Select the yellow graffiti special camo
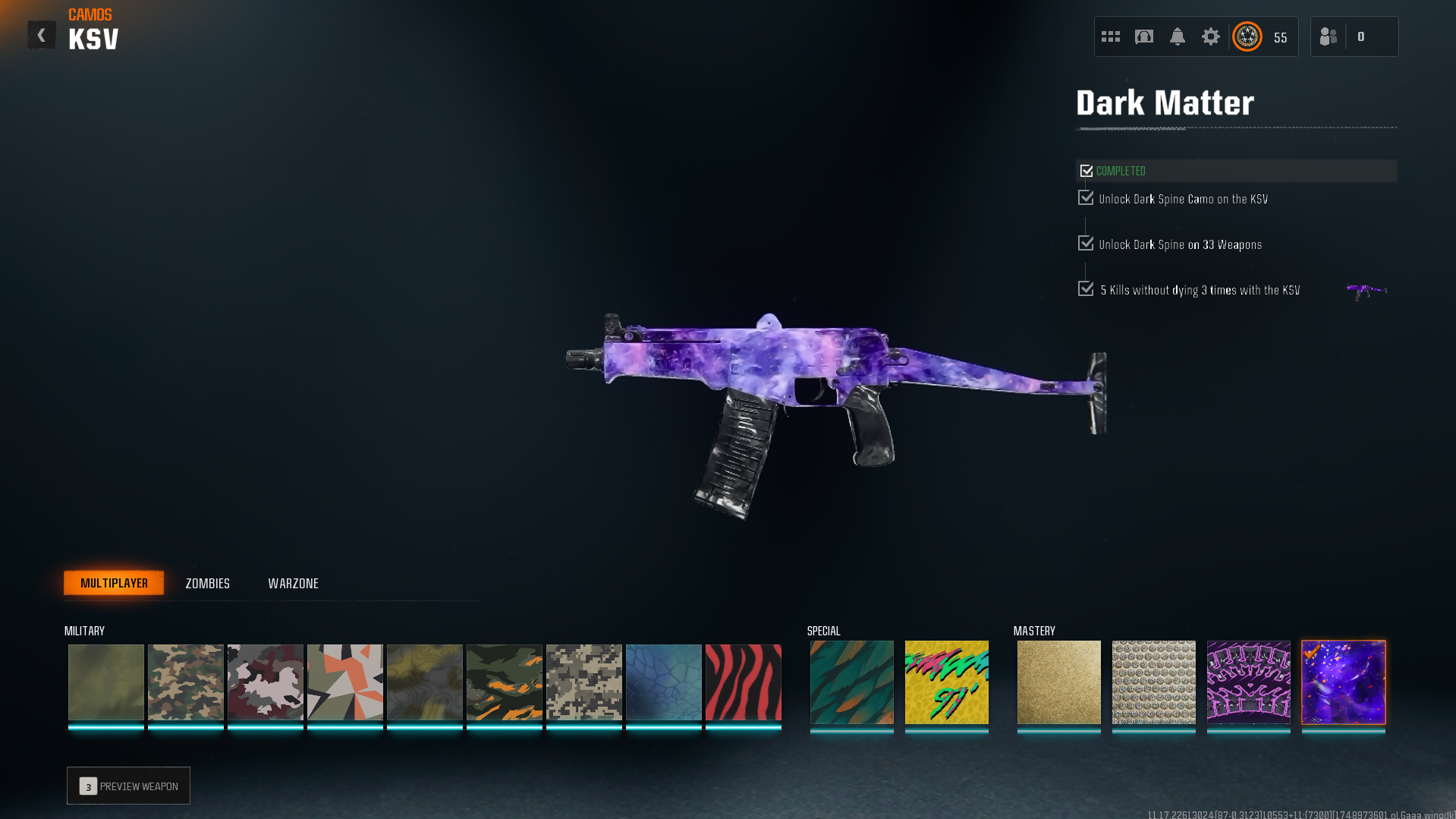This screenshot has height=819, width=1456. [x=946, y=682]
